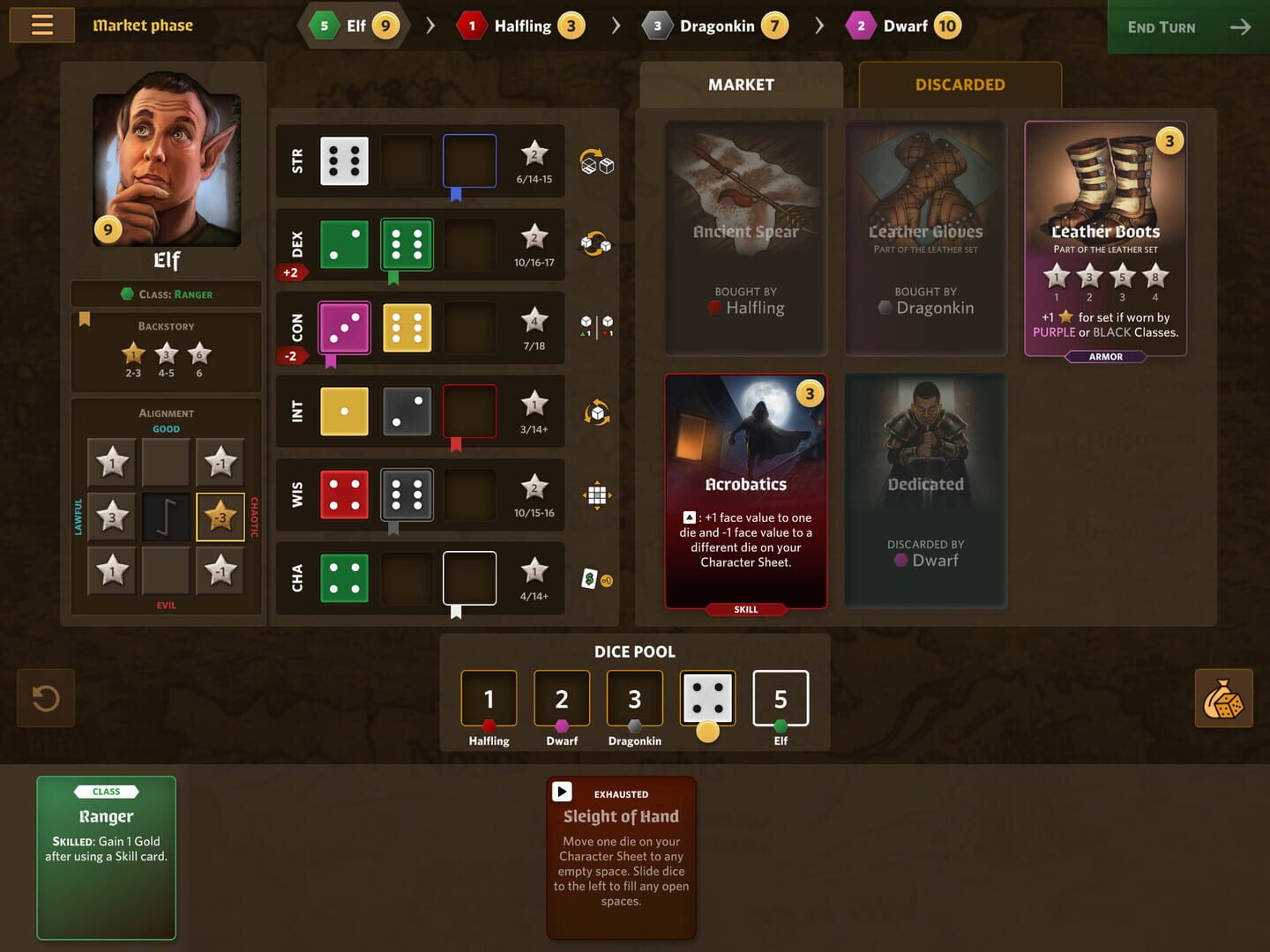
Task: Click the gold card icon beside the CHA row
Action: tap(597, 578)
